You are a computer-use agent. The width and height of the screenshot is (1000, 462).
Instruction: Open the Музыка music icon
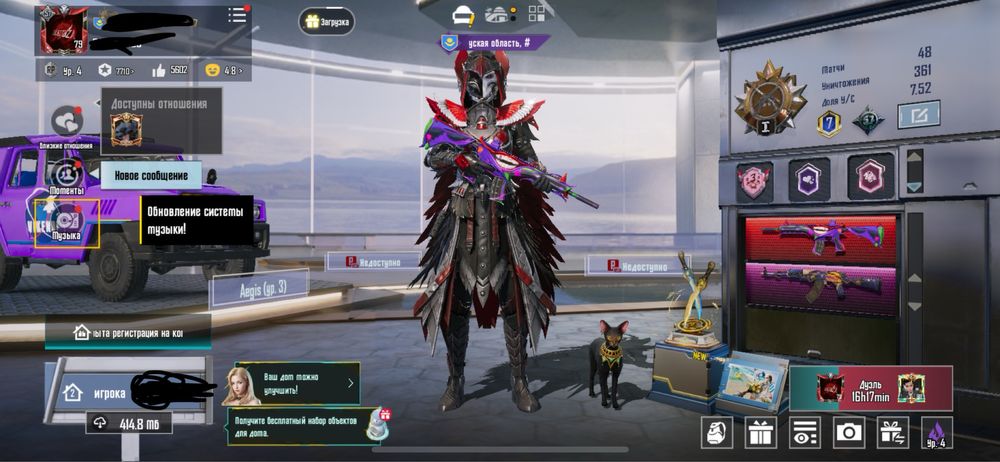[x=66, y=222]
